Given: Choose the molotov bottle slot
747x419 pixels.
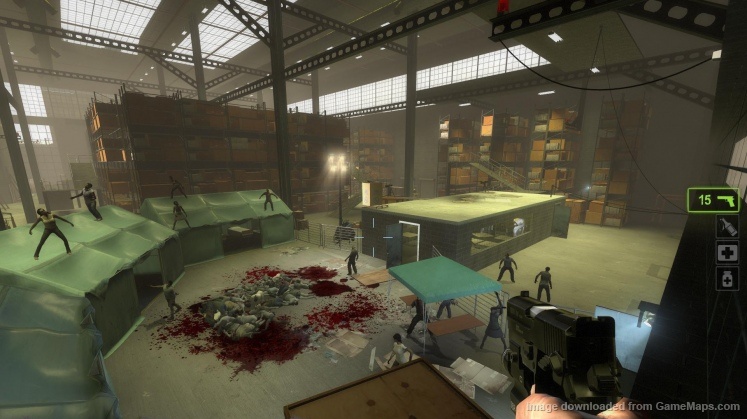Looking at the screenshot, I should tap(728, 228).
